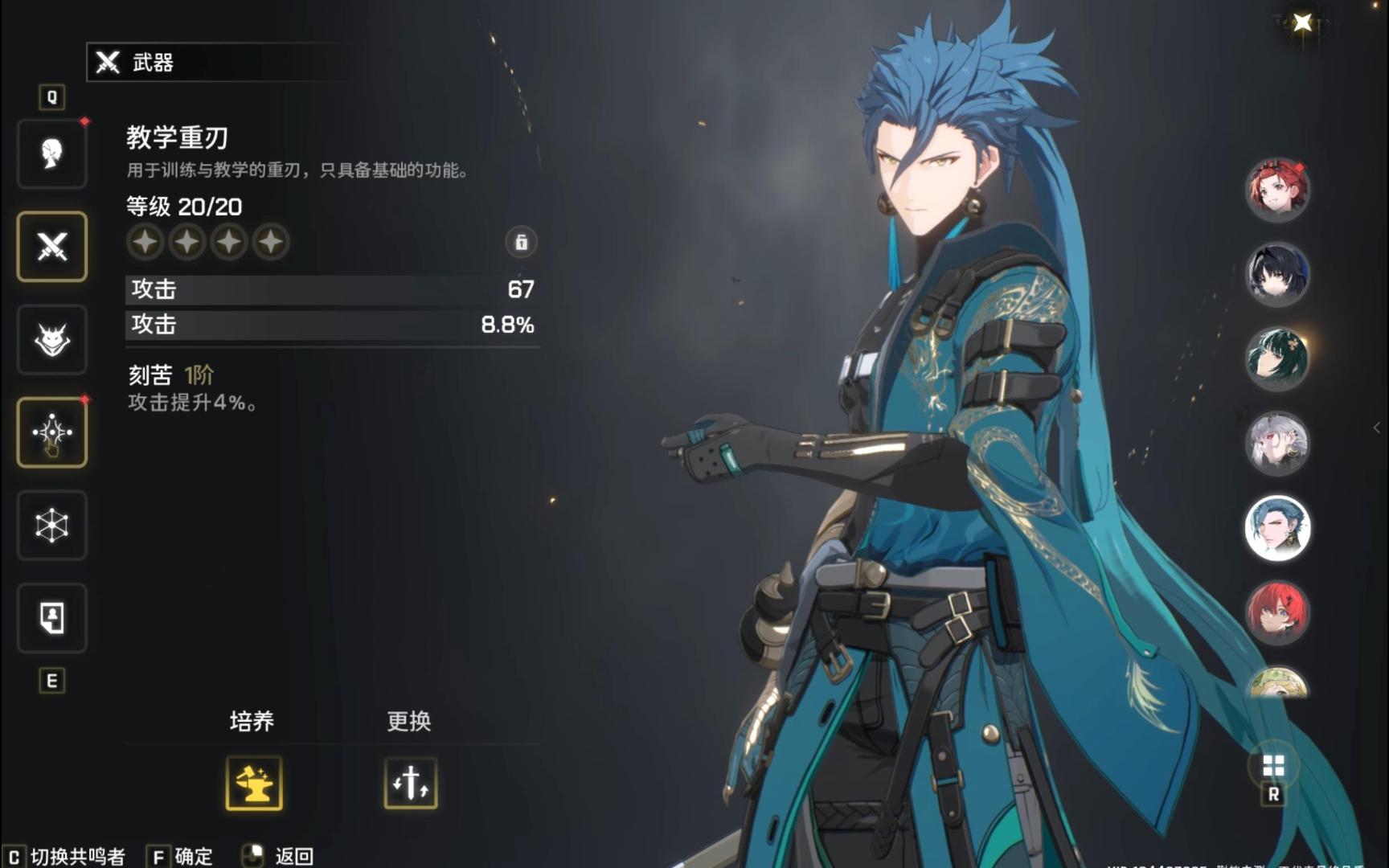This screenshot has width=1389, height=868.
Task: Open the data card profile icon
Action: click(x=51, y=618)
